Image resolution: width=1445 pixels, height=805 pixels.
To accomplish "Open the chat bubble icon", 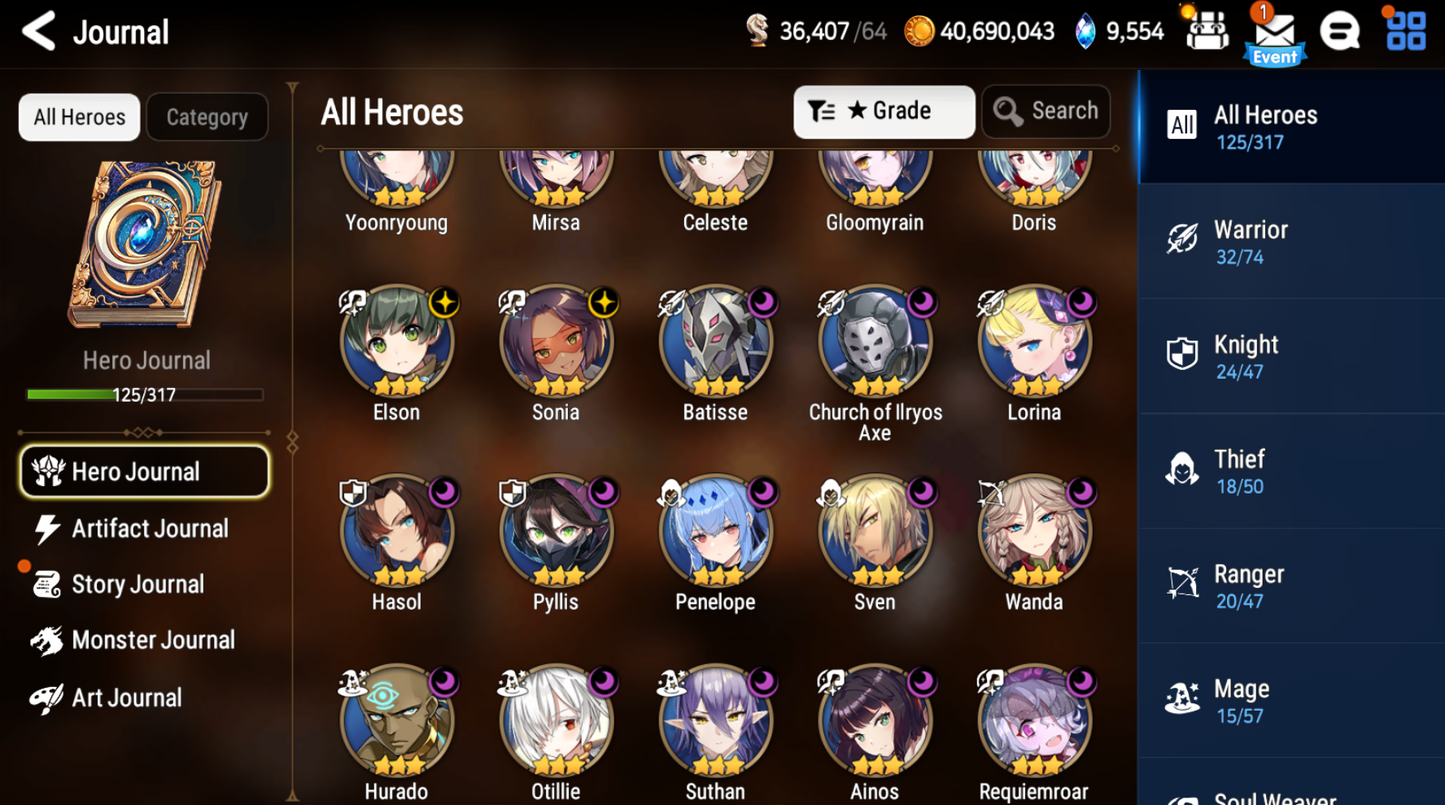I will [1341, 31].
